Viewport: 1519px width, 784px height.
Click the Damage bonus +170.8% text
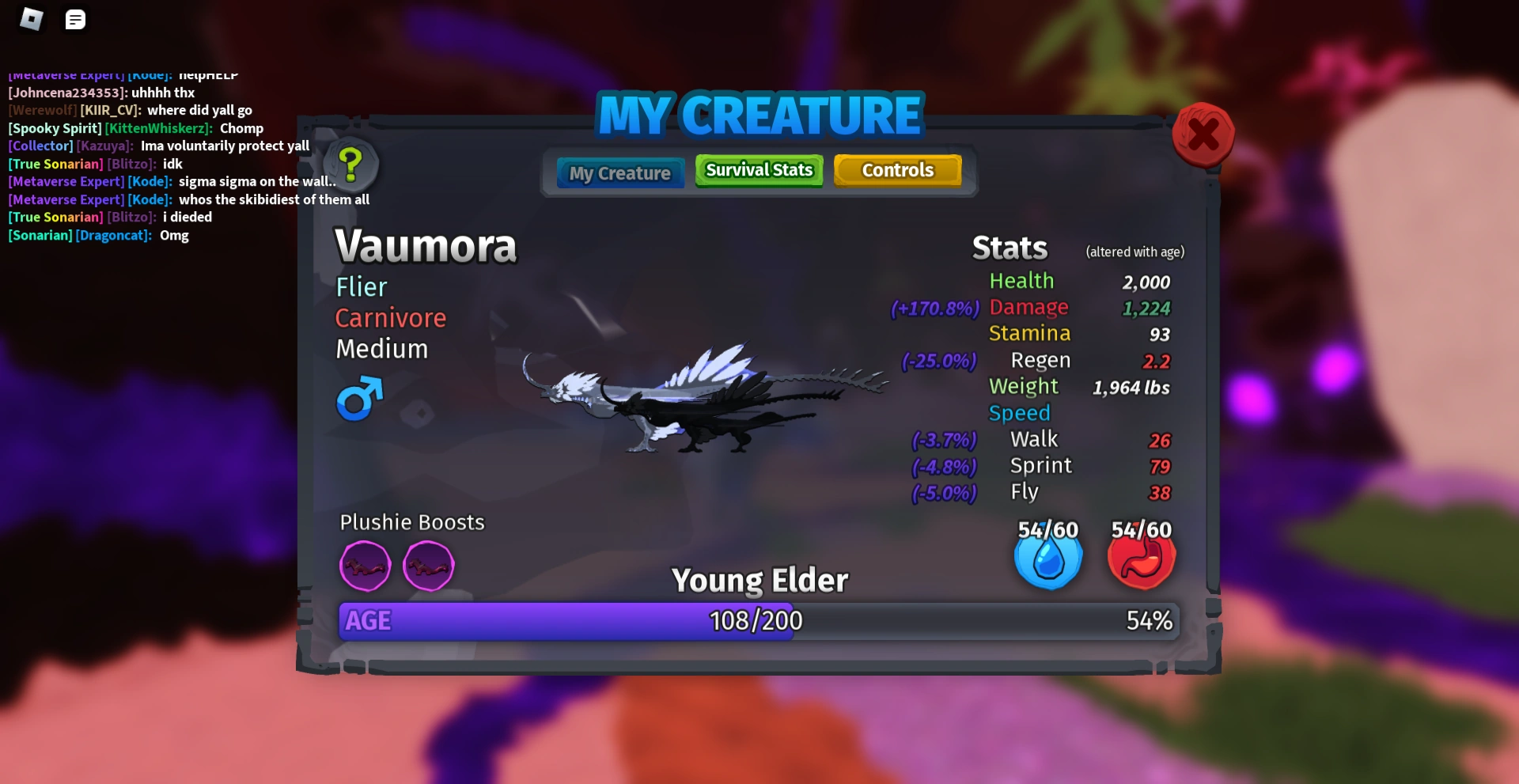(934, 309)
